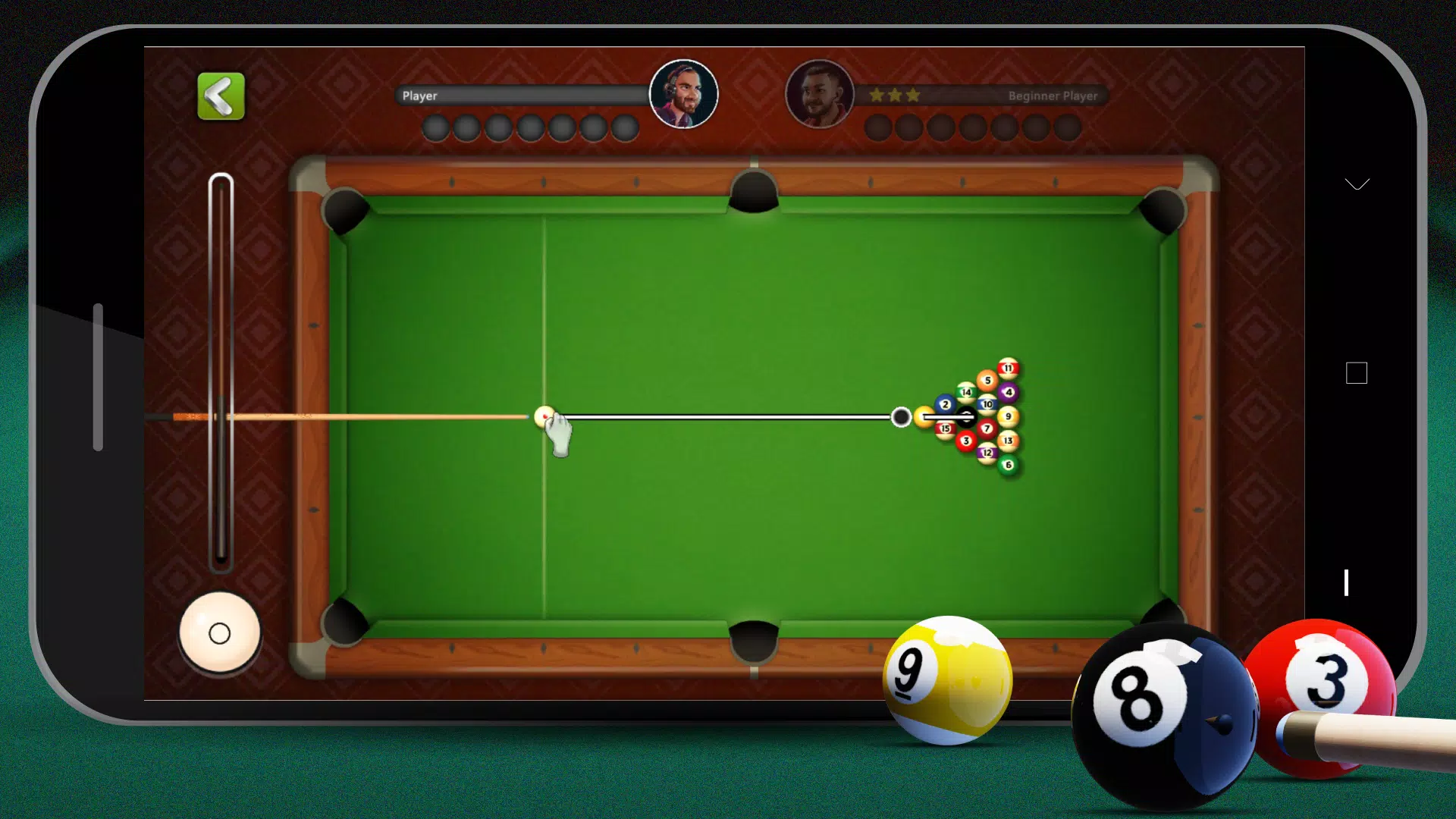Tap Player's avatar portrait
Viewport: 1456px width, 819px height.
coord(683,93)
